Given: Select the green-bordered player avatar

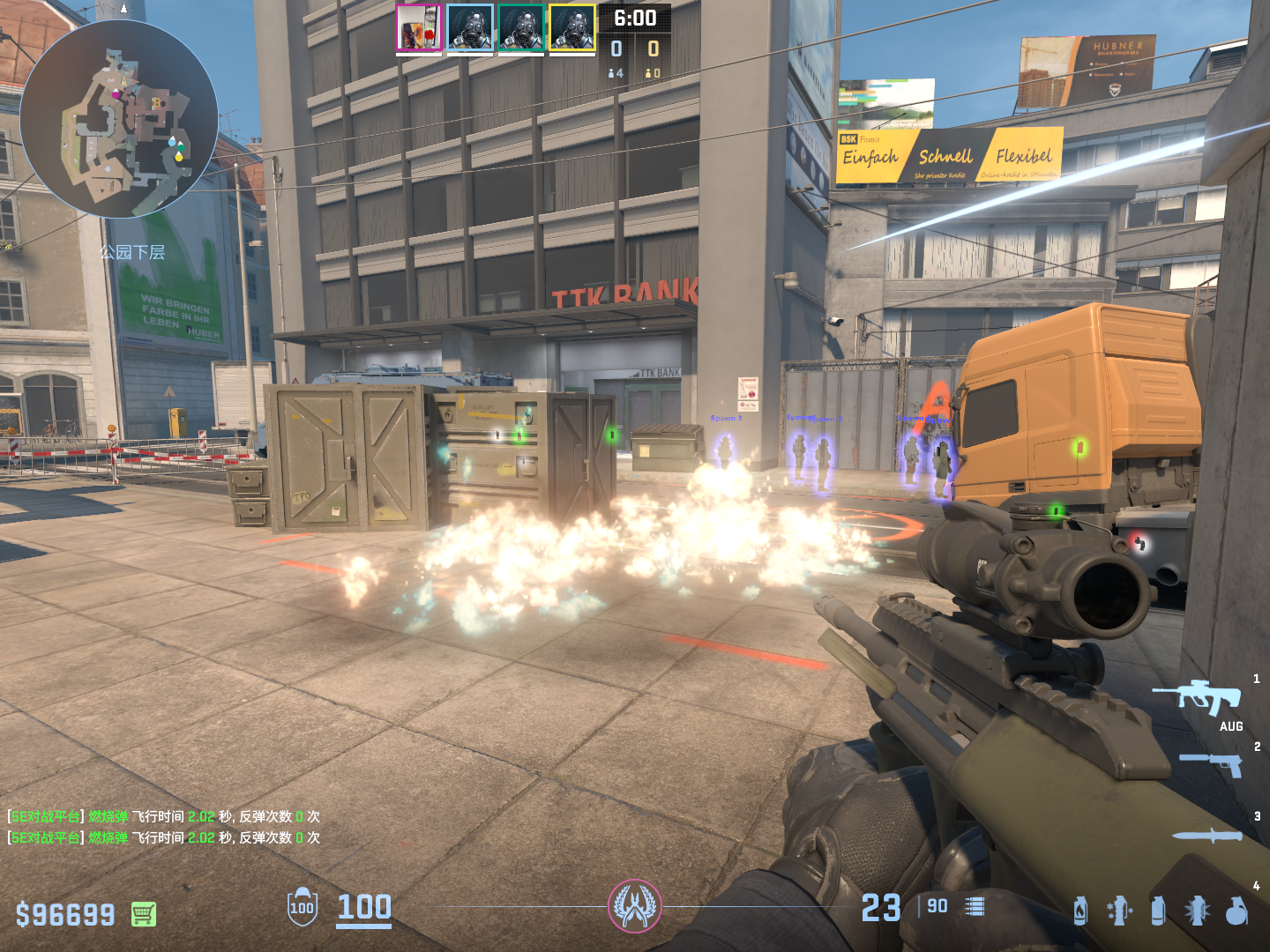Looking at the screenshot, I should 521,27.
